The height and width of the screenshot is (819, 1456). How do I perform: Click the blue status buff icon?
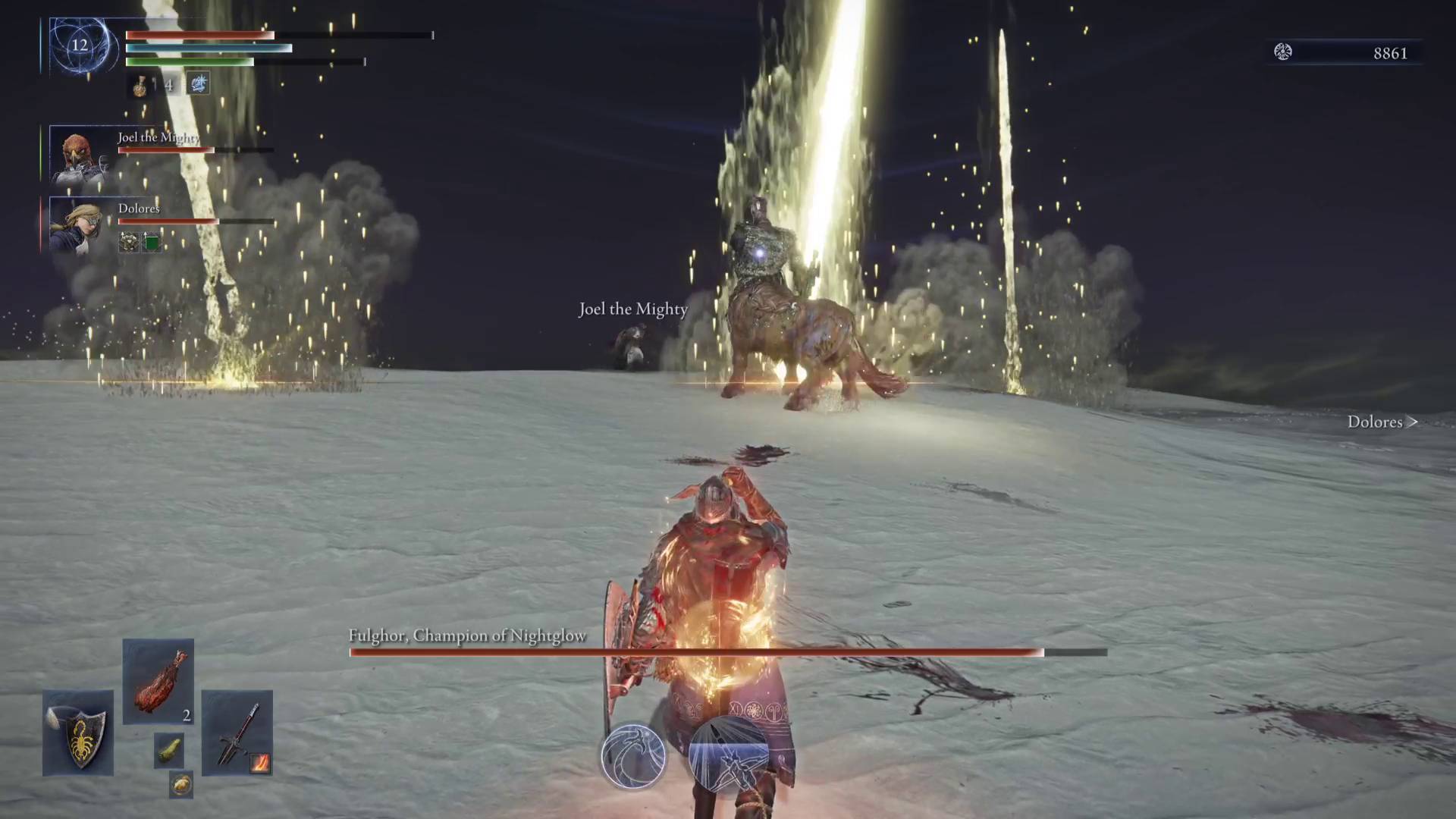tap(199, 83)
